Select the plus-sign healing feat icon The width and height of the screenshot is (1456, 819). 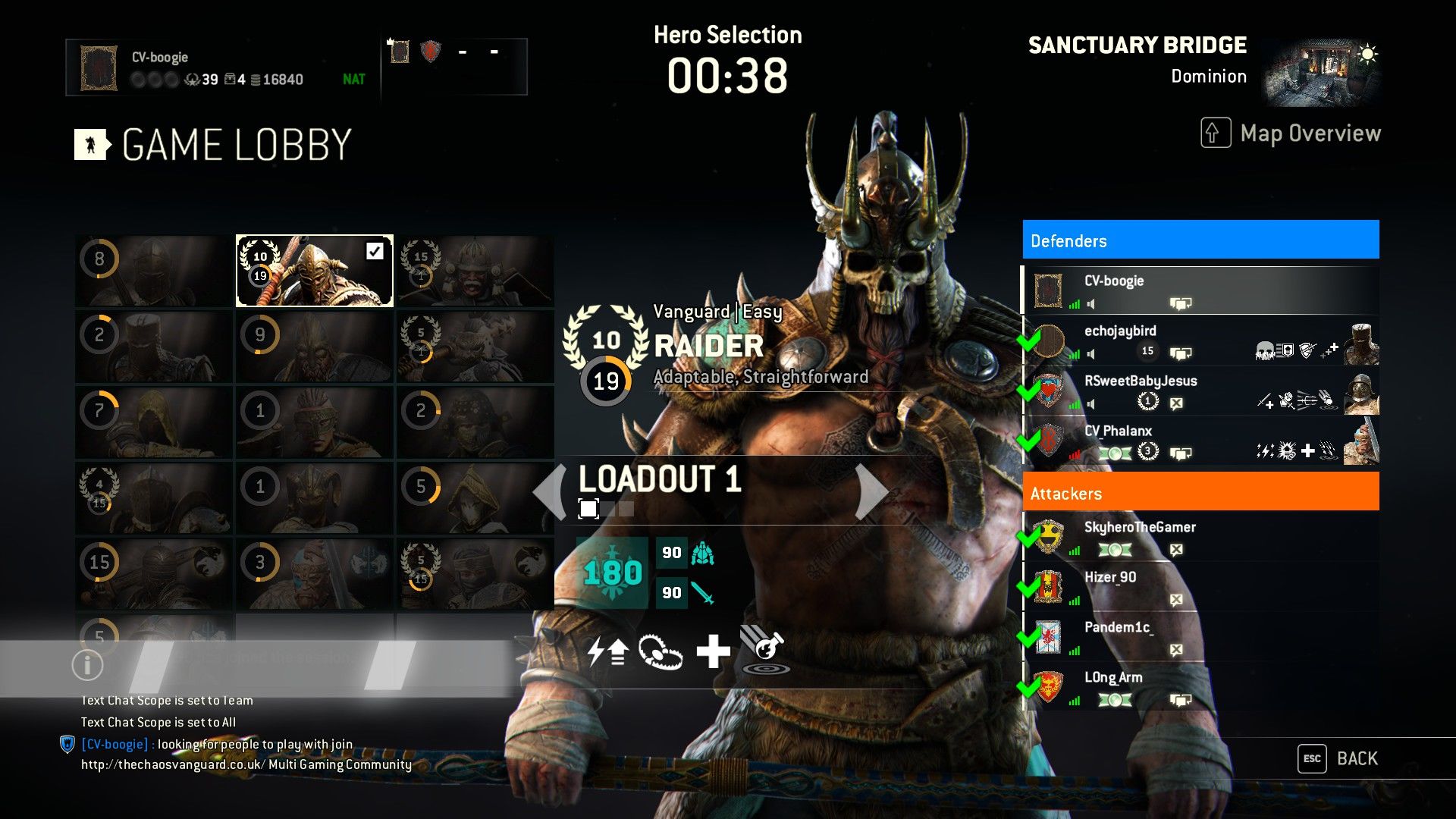tap(713, 651)
